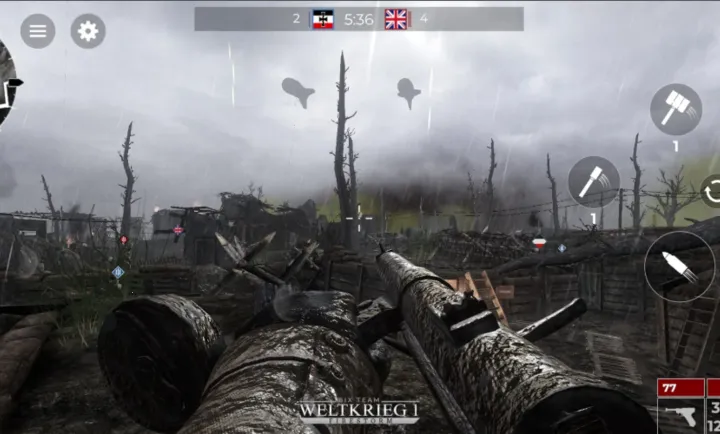Throw the upper stick grenade
720x434 pixels.
[676, 109]
